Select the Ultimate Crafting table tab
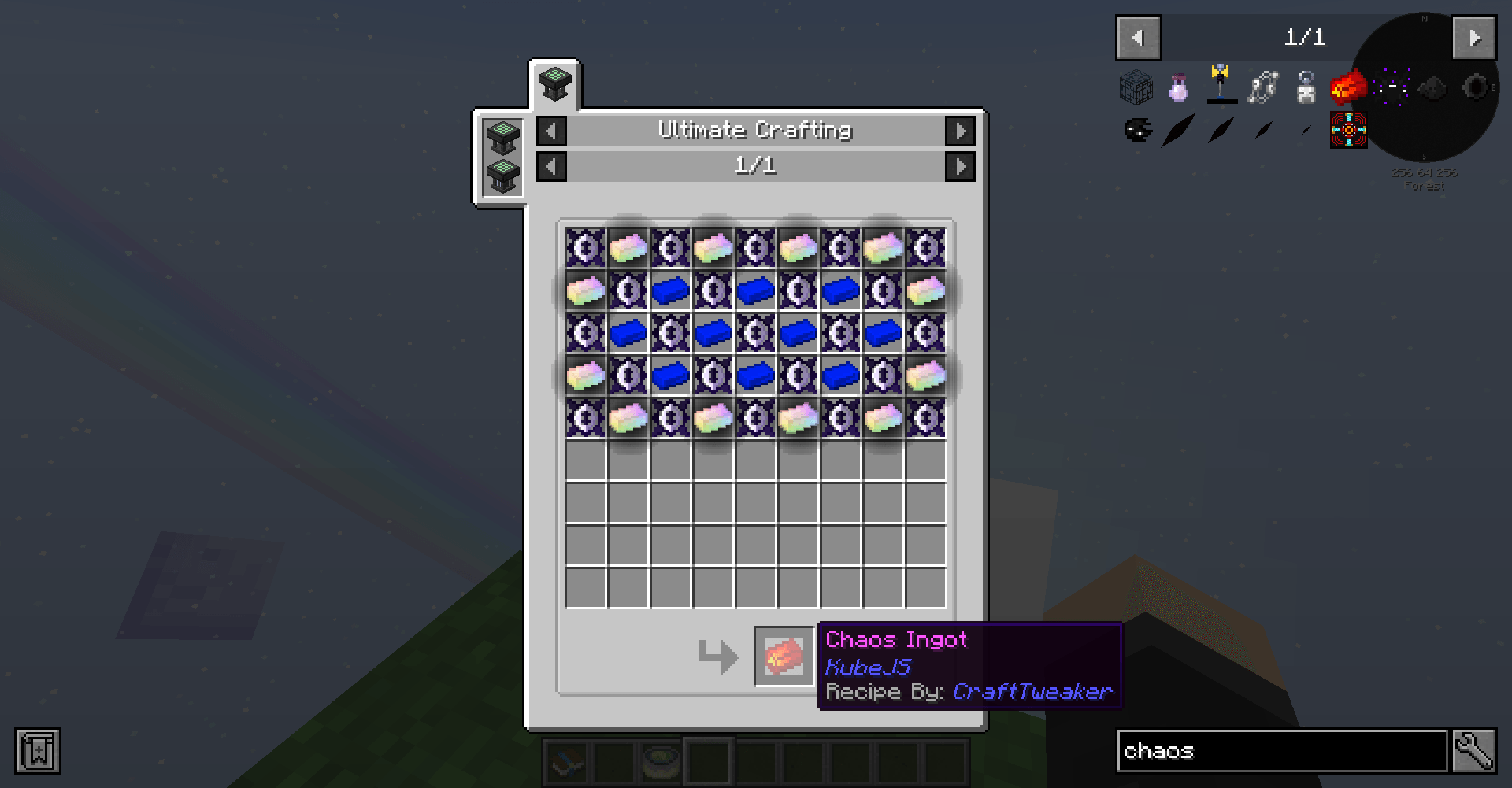Viewport: 1512px width, 788px height. tap(554, 83)
